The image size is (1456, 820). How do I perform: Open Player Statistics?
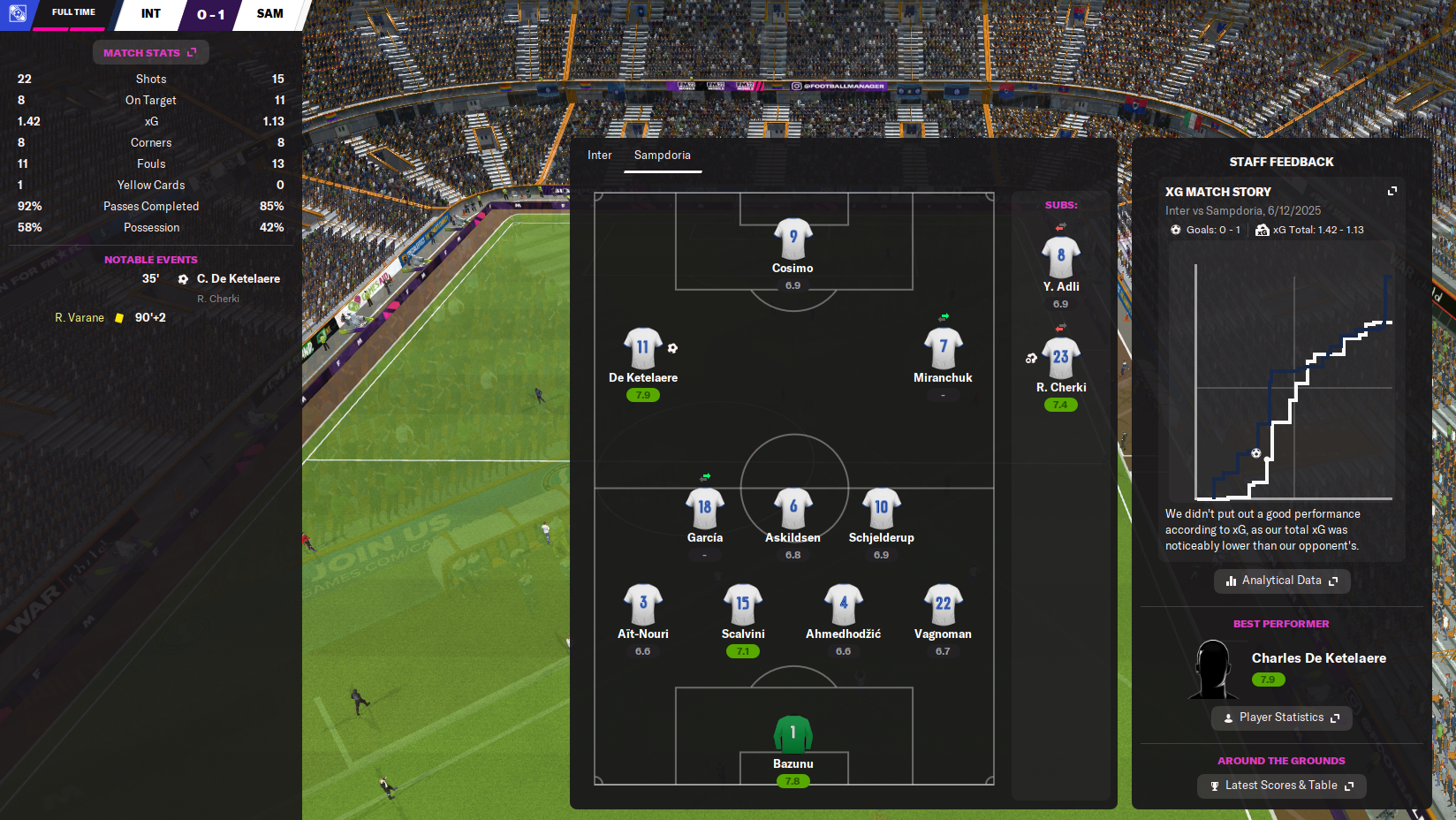pos(1281,717)
